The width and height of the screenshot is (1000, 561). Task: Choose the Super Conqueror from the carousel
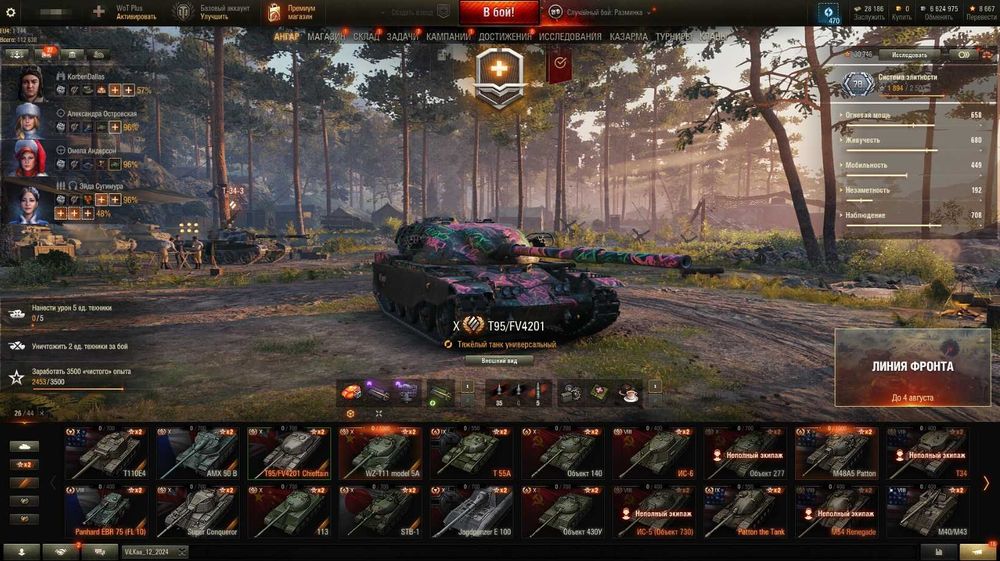coord(197,511)
